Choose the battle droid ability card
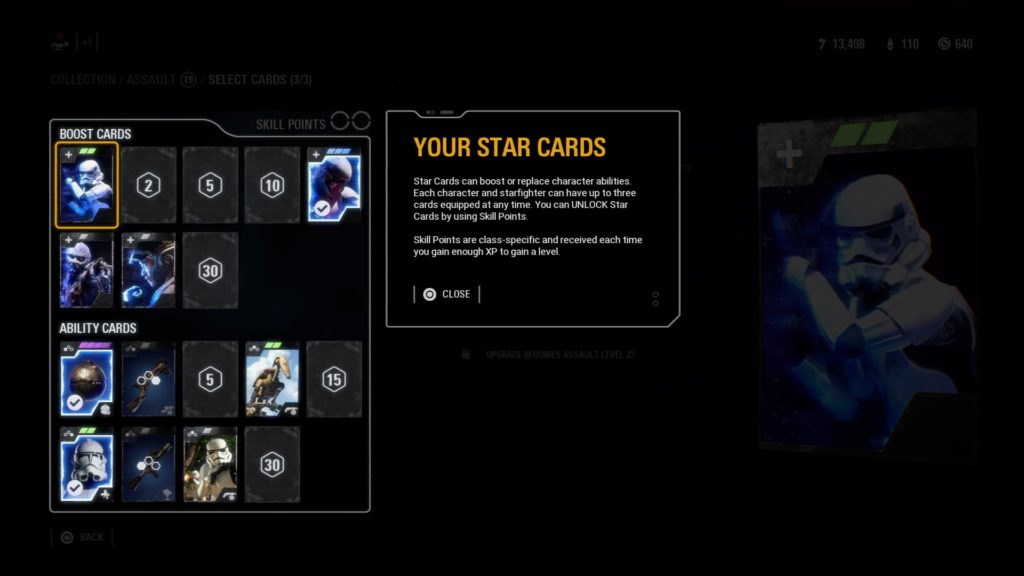 (272, 379)
